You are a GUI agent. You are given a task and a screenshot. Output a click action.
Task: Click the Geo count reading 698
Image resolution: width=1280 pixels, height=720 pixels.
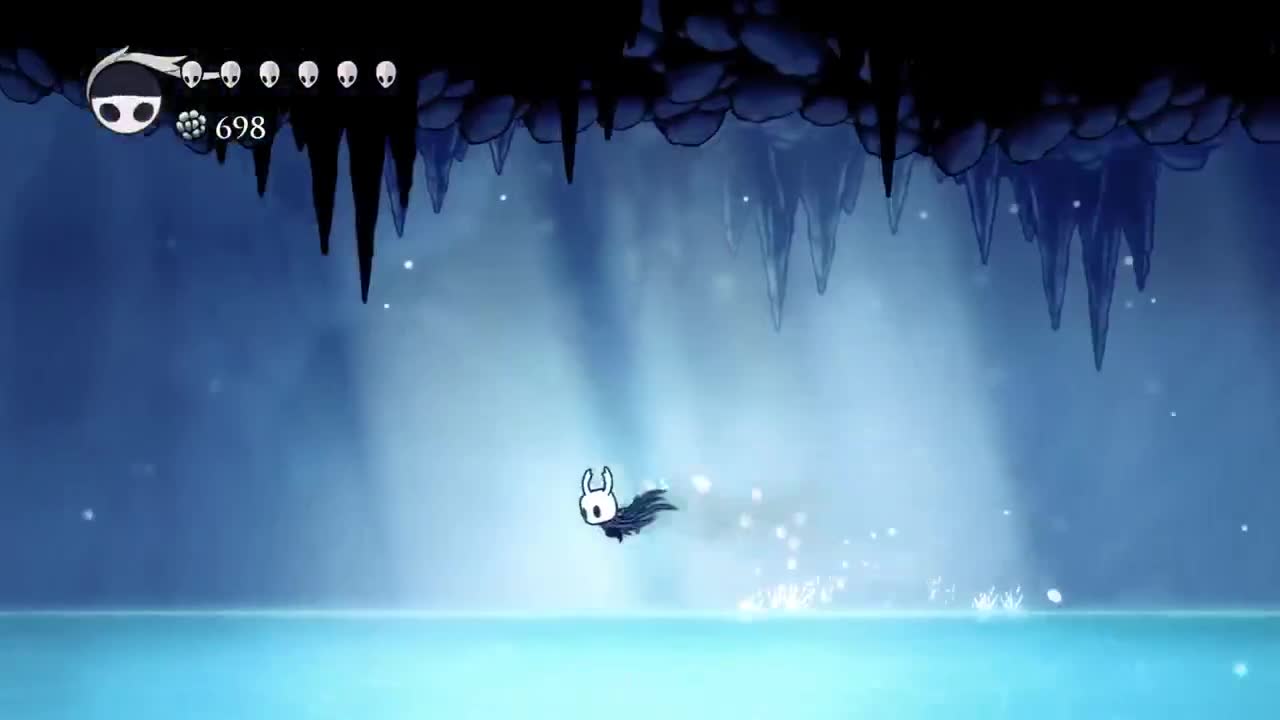pos(239,128)
